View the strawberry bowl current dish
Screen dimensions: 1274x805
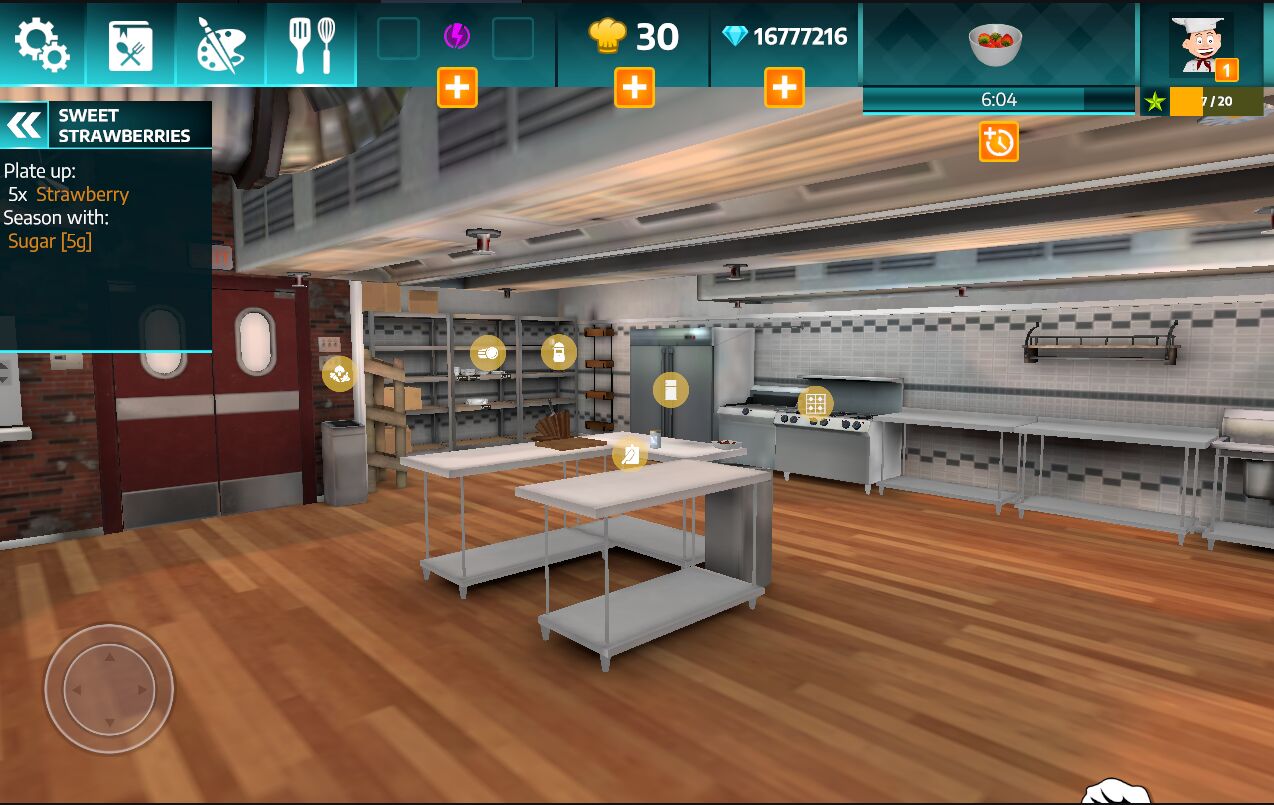(996, 44)
